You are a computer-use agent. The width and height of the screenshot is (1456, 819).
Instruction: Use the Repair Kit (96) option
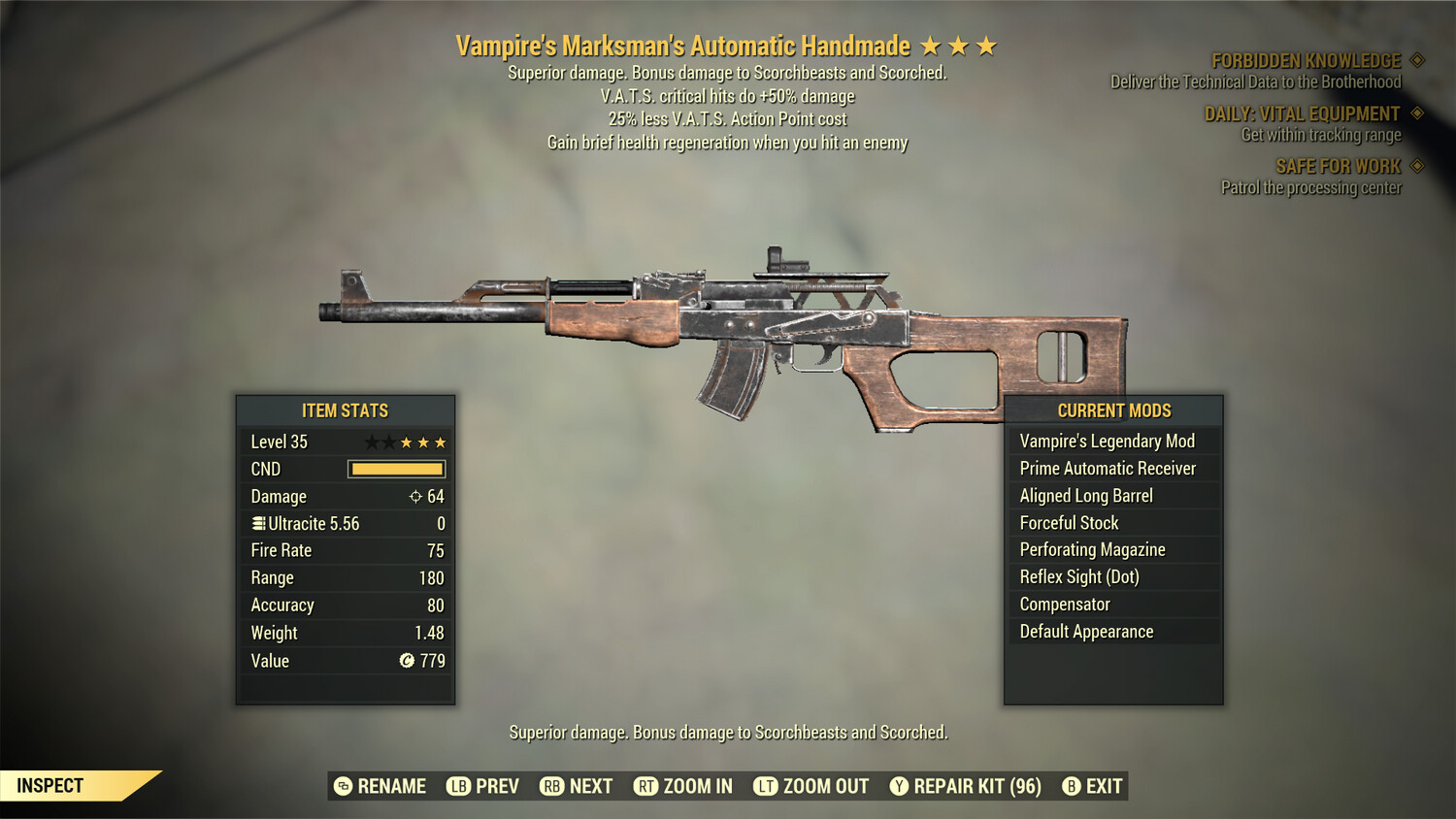(966, 786)
